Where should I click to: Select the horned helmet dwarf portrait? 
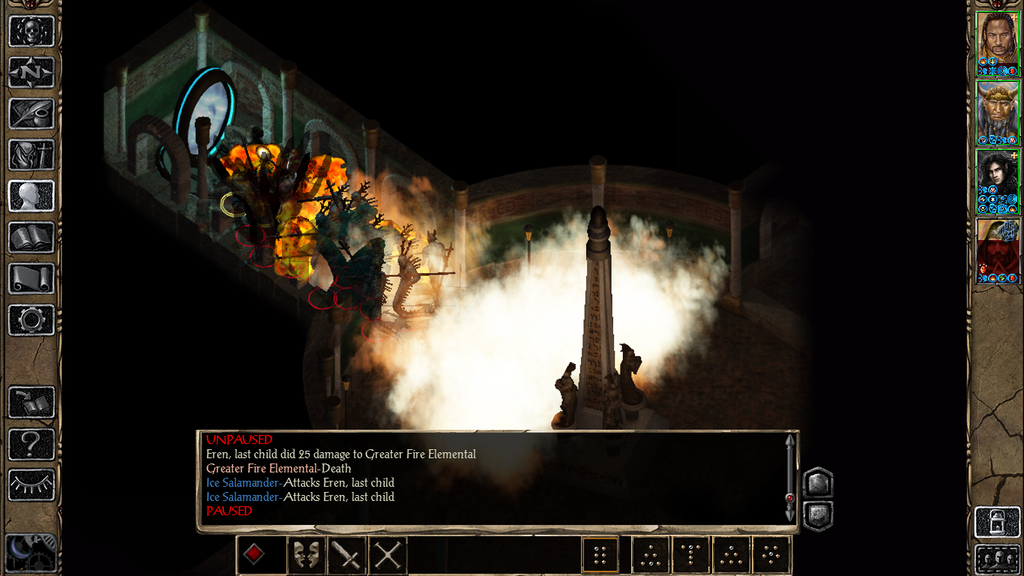click(x=997, y=108)
